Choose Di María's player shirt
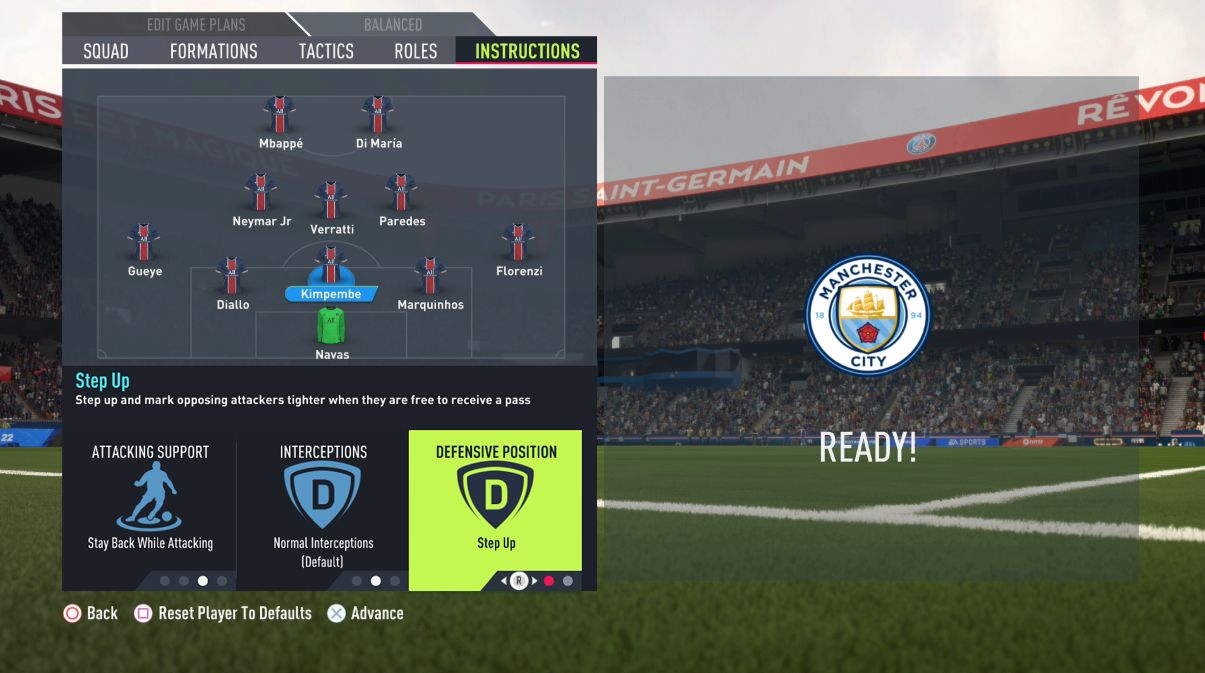The width and height of the screenshot is (1205, 673). (378, 116)
